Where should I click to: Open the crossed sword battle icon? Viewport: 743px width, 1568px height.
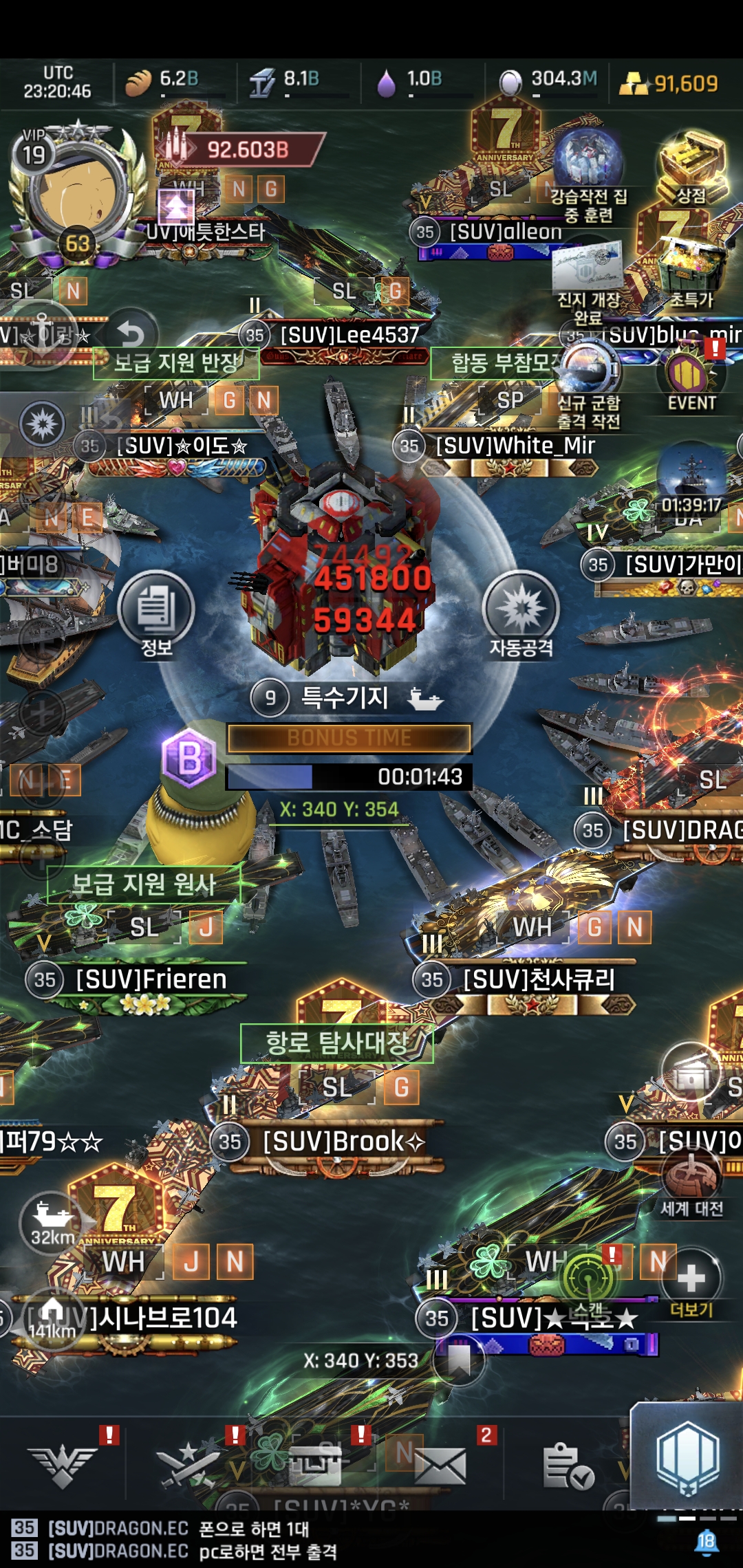point(186,1465)
